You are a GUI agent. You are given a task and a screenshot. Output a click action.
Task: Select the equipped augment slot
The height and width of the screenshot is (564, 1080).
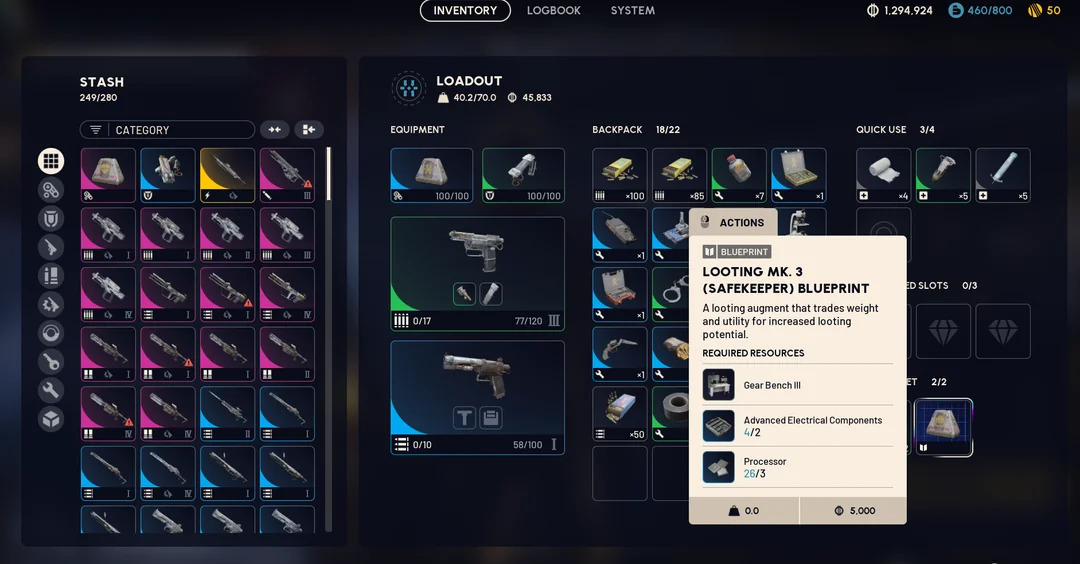[x=432, y=175]
